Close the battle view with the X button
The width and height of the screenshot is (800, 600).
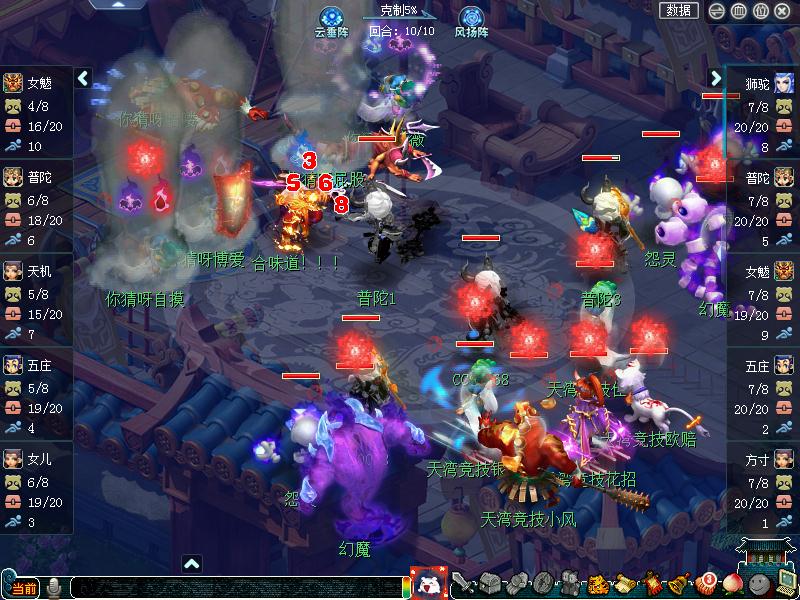coord(784,11)
